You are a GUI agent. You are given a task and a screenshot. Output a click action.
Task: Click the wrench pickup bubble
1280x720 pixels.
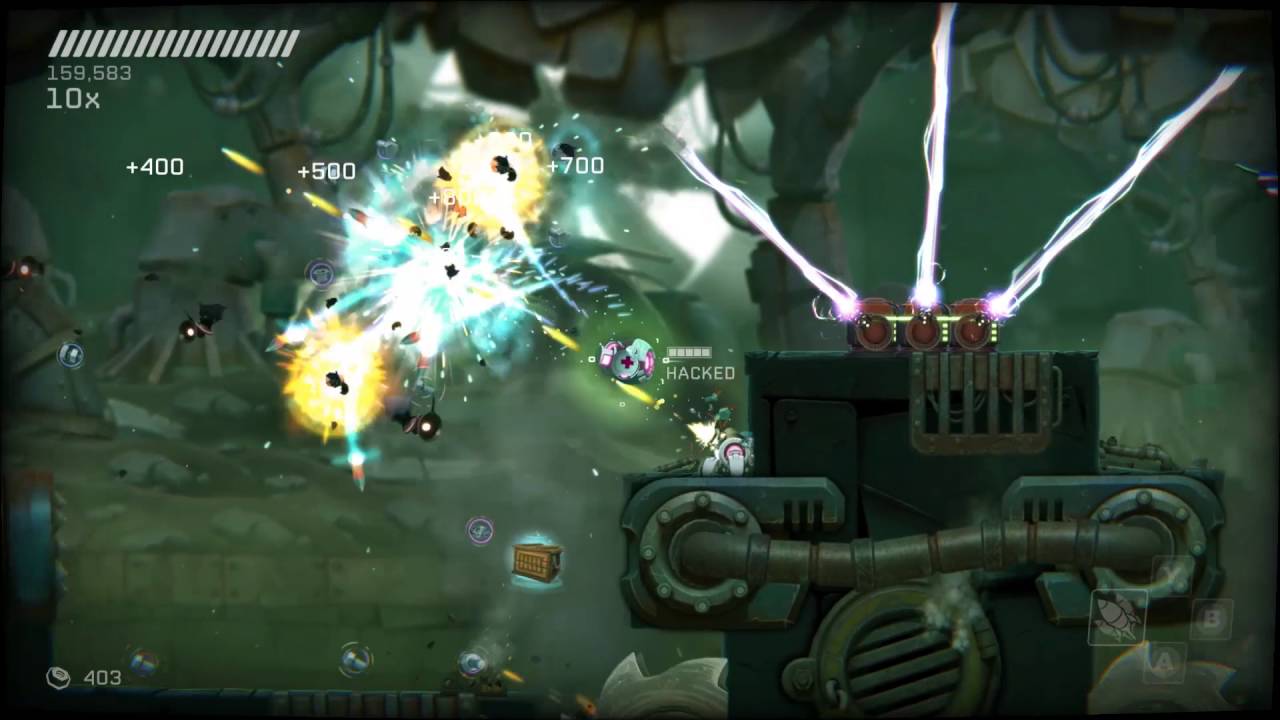coord(479,530)
